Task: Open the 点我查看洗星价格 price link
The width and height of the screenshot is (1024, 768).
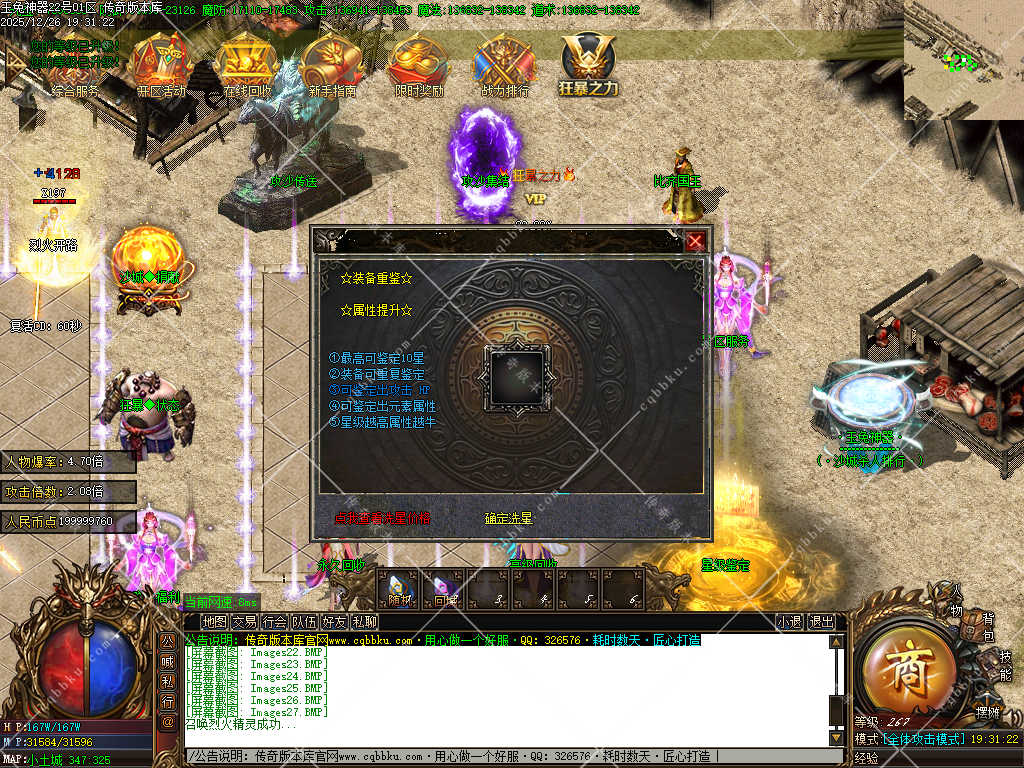Action: [x=383, y=518]
